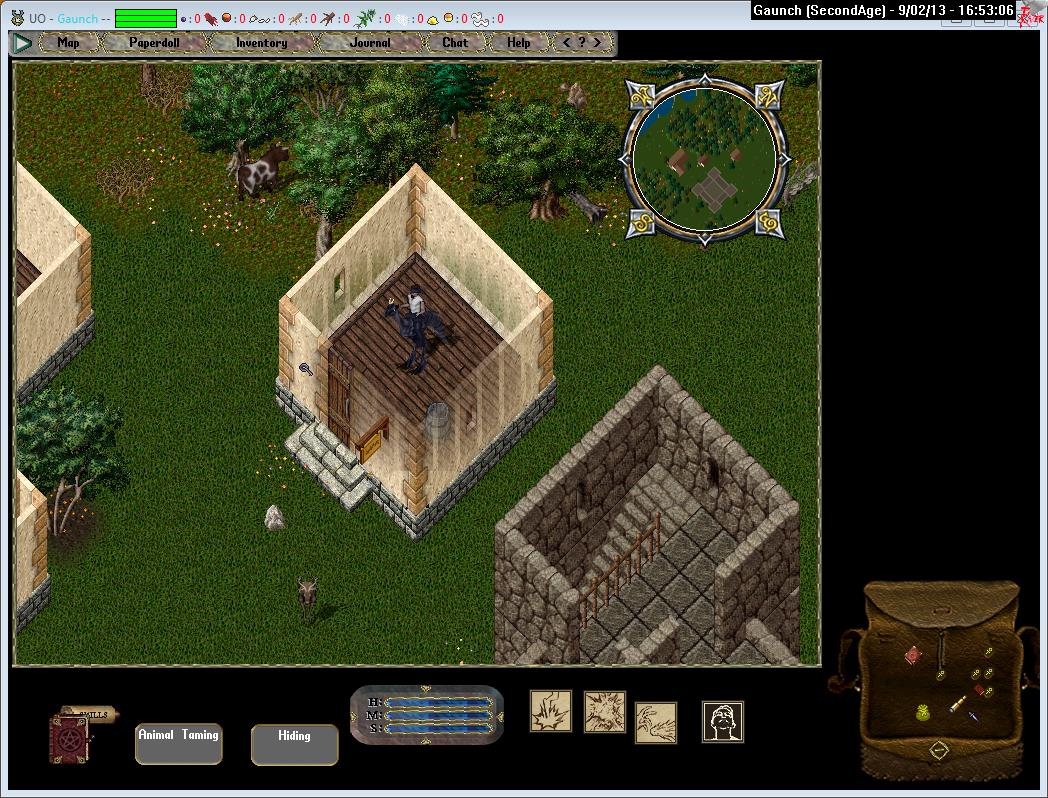Use the Animal Taming skill button
This screenshot has width=1048, height=798.
[178, 744]
